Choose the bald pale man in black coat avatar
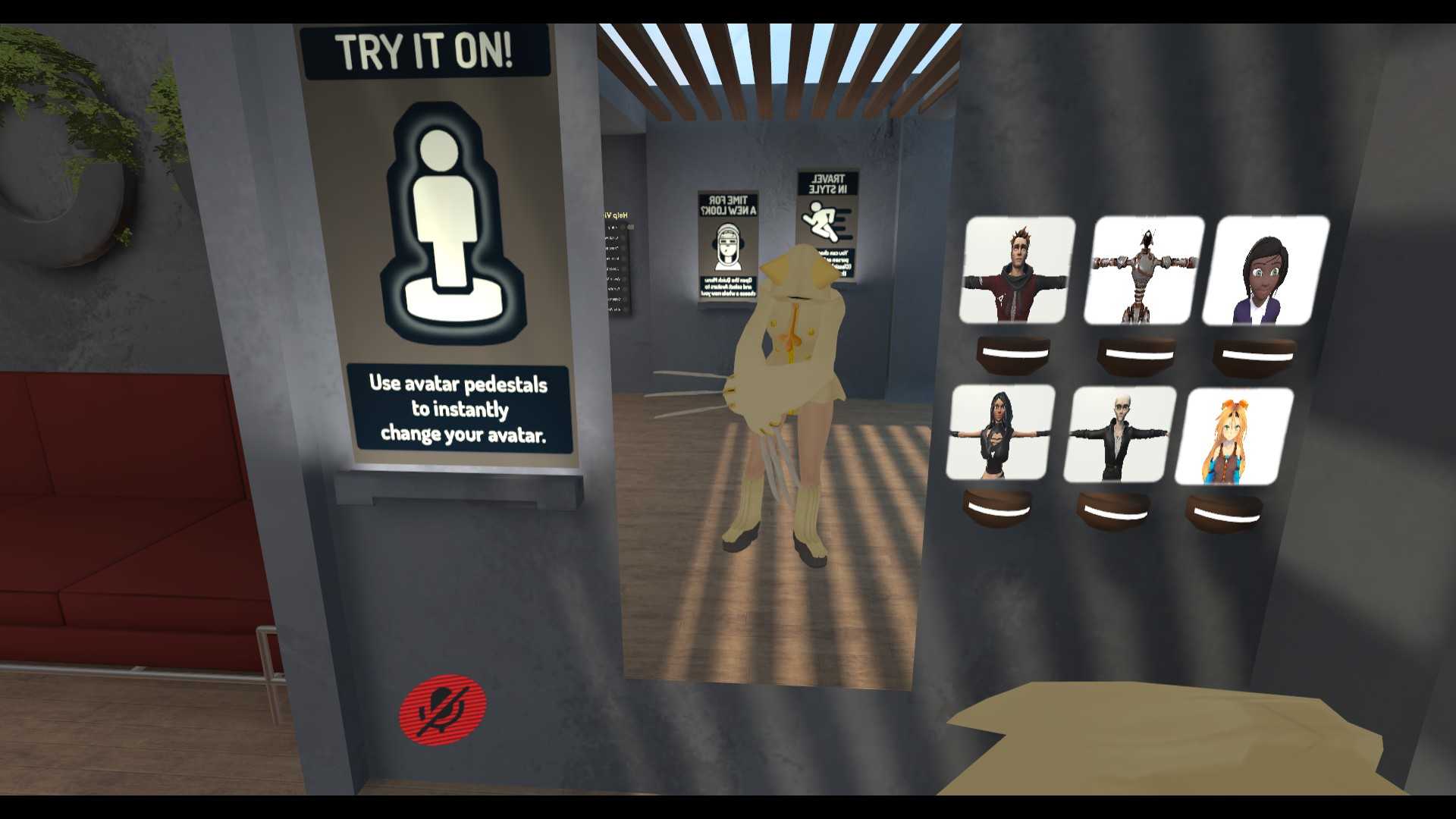The image size is (1456, 819). [1120, 435]
